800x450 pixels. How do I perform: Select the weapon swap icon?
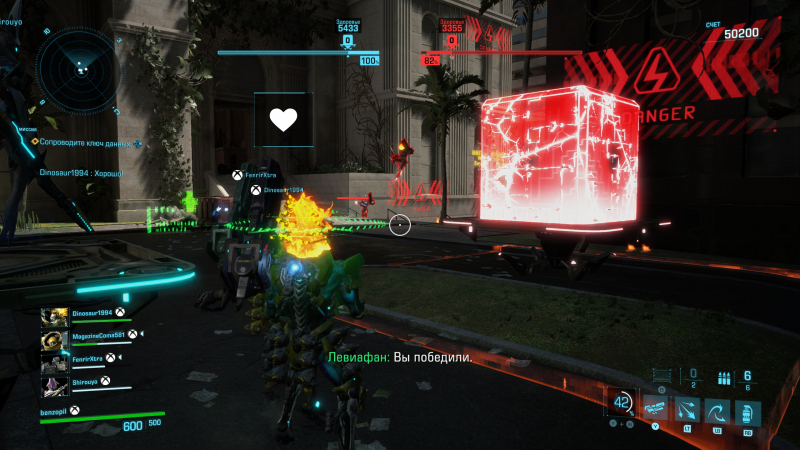coord(656,409)
